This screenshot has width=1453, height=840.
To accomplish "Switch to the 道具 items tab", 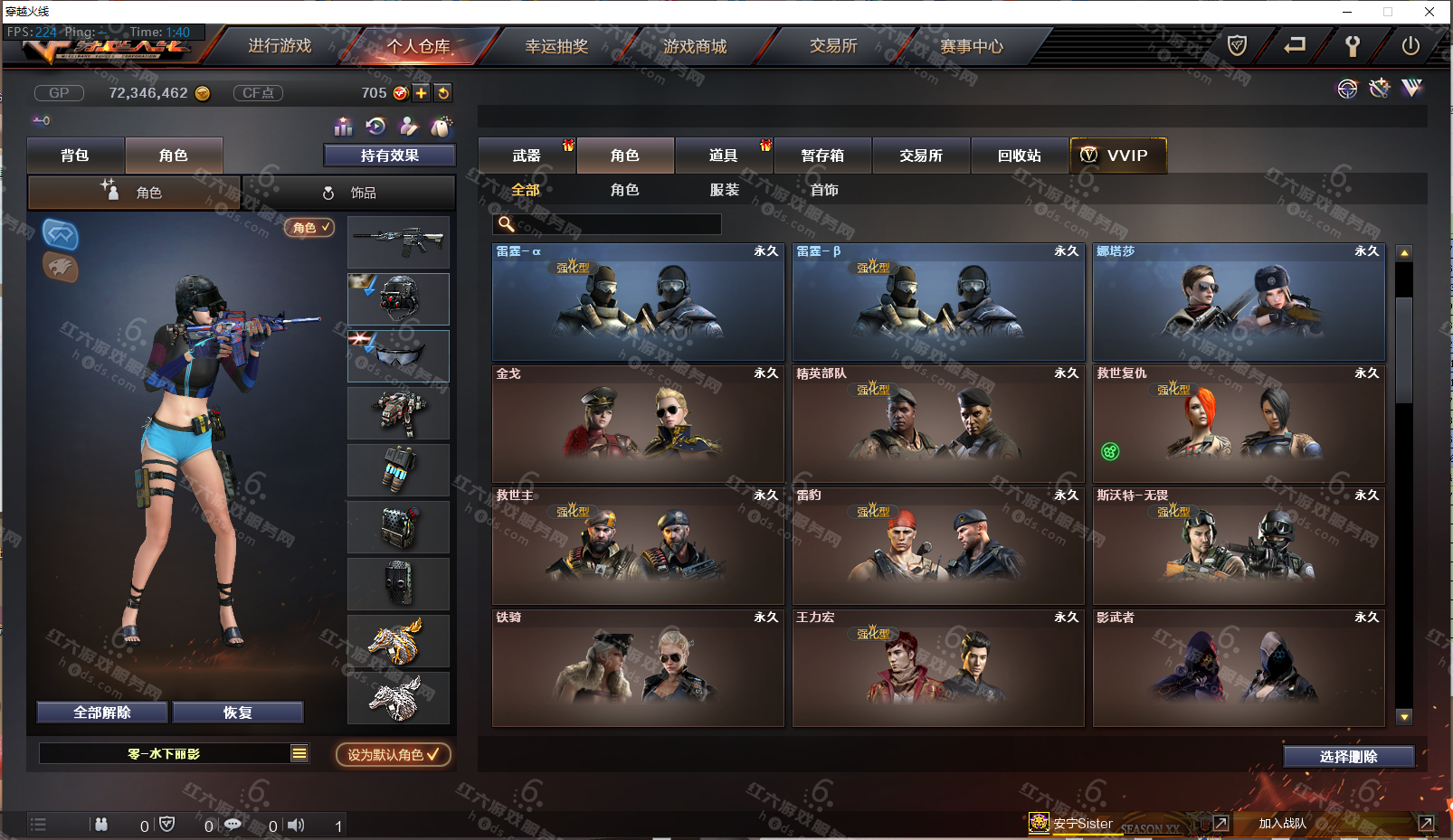I will [723, 156].
